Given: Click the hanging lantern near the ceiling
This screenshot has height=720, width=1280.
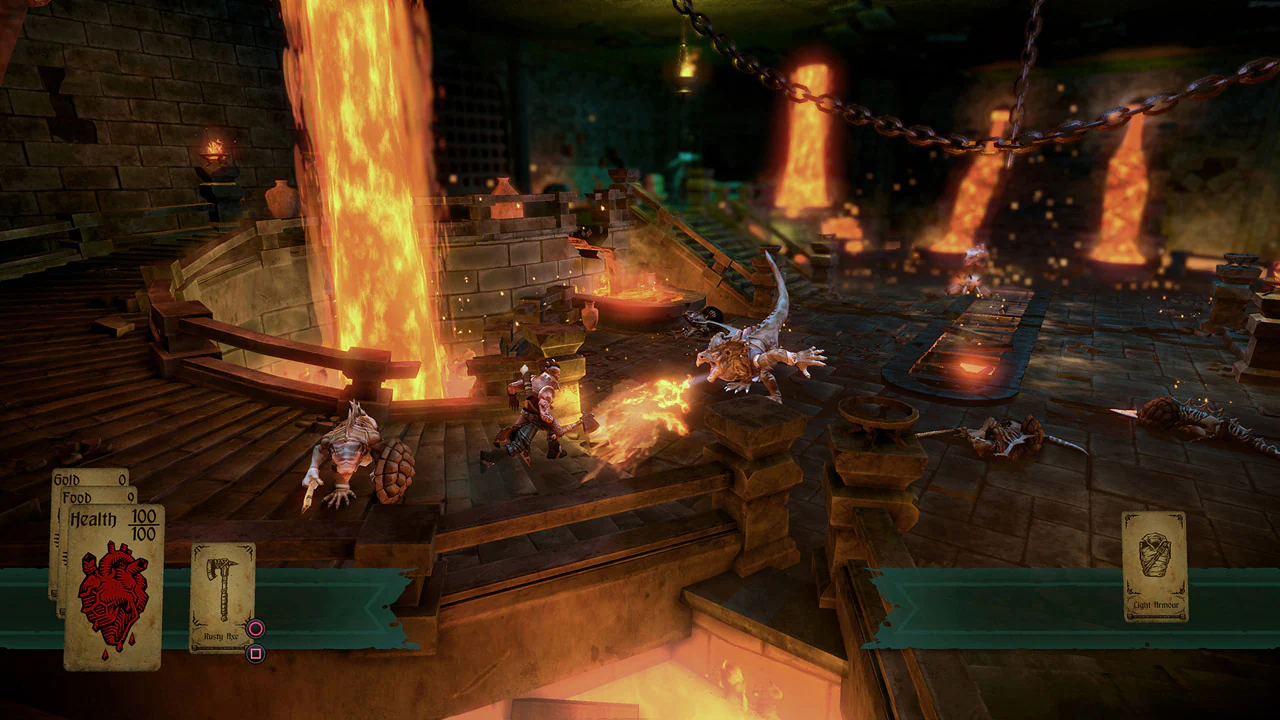Looking at the screenshot, I should (x=686, y=75).
